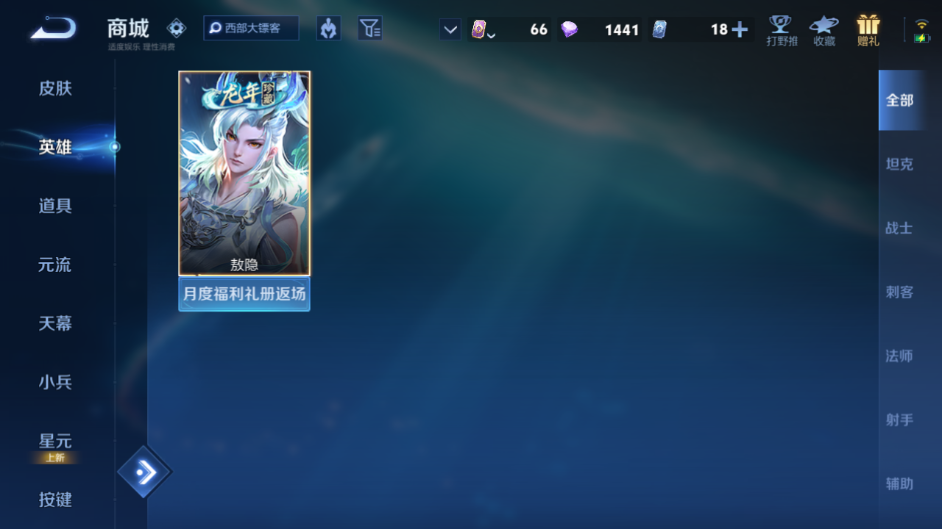This screenshot has width=942, height=529.
Task: Switch to the 按键 category
Action: click(55, 499)
